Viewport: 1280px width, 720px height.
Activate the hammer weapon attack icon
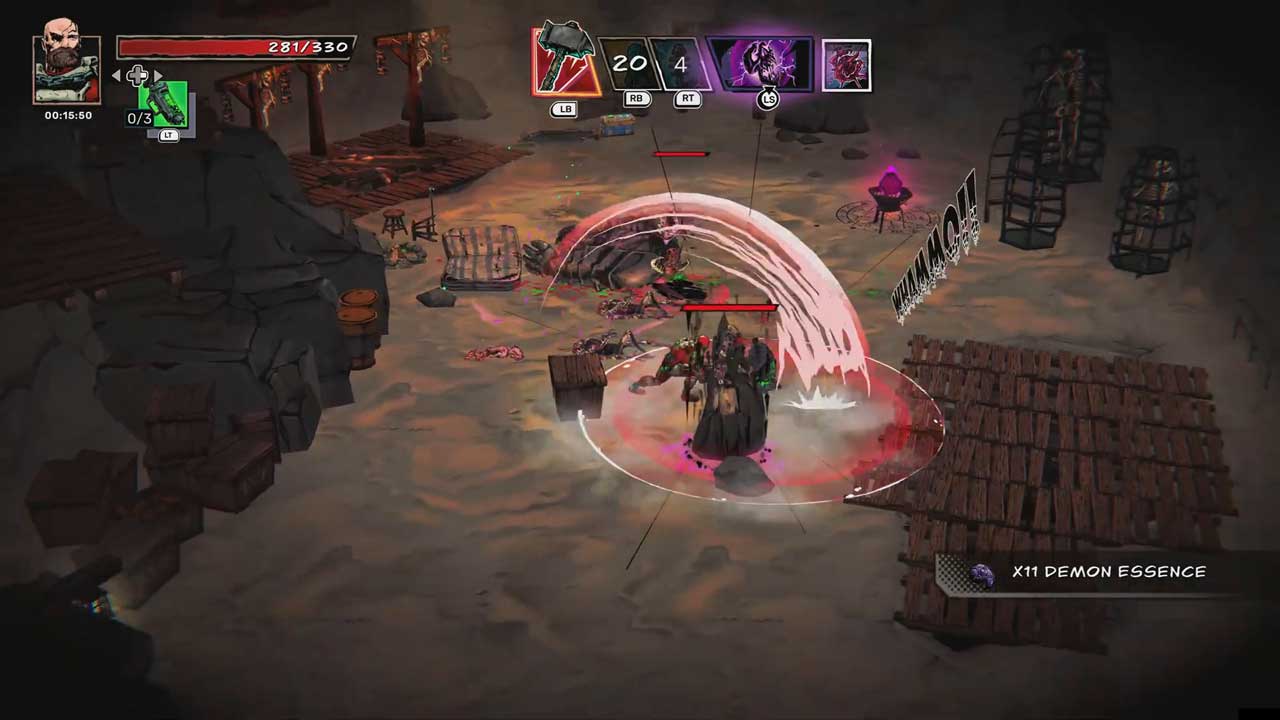(565, 63)
